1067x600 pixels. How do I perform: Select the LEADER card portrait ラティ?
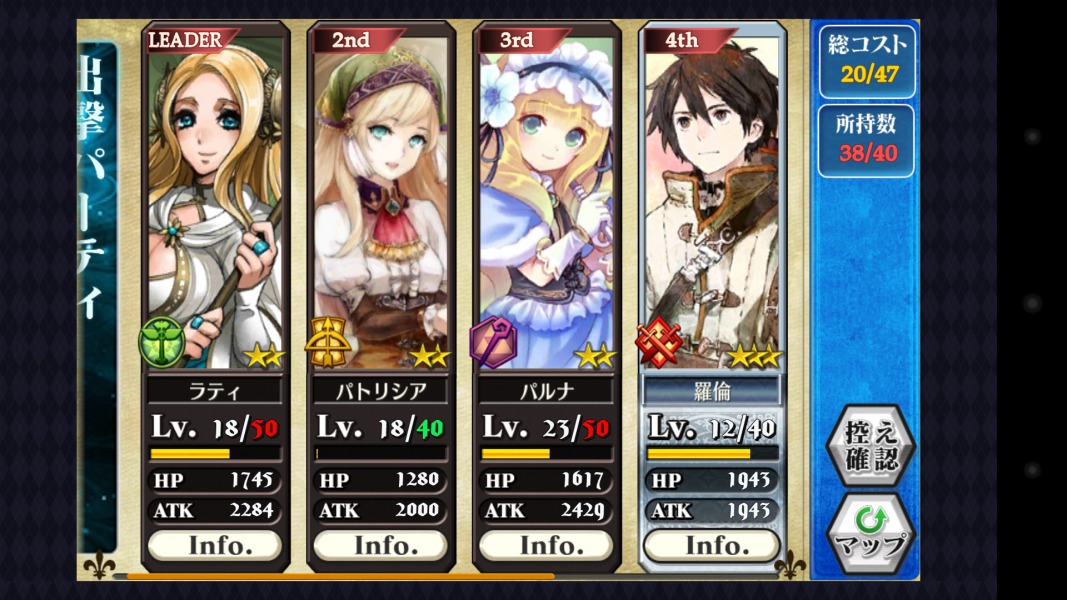pos(215,200)
